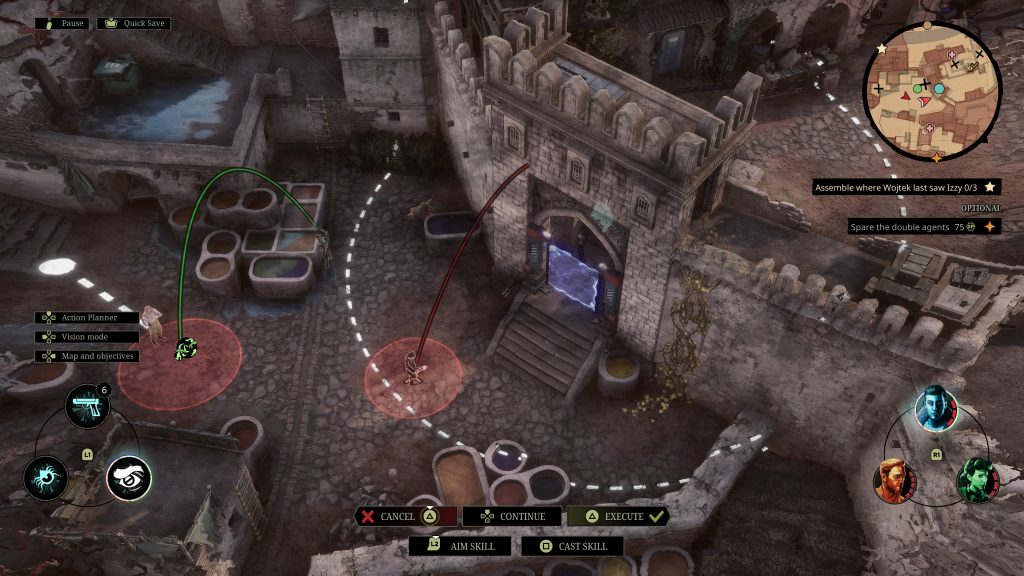Select the orange bearded character portrait
The width and height of the screenshot is (1024, 576).
click(895, 480)
